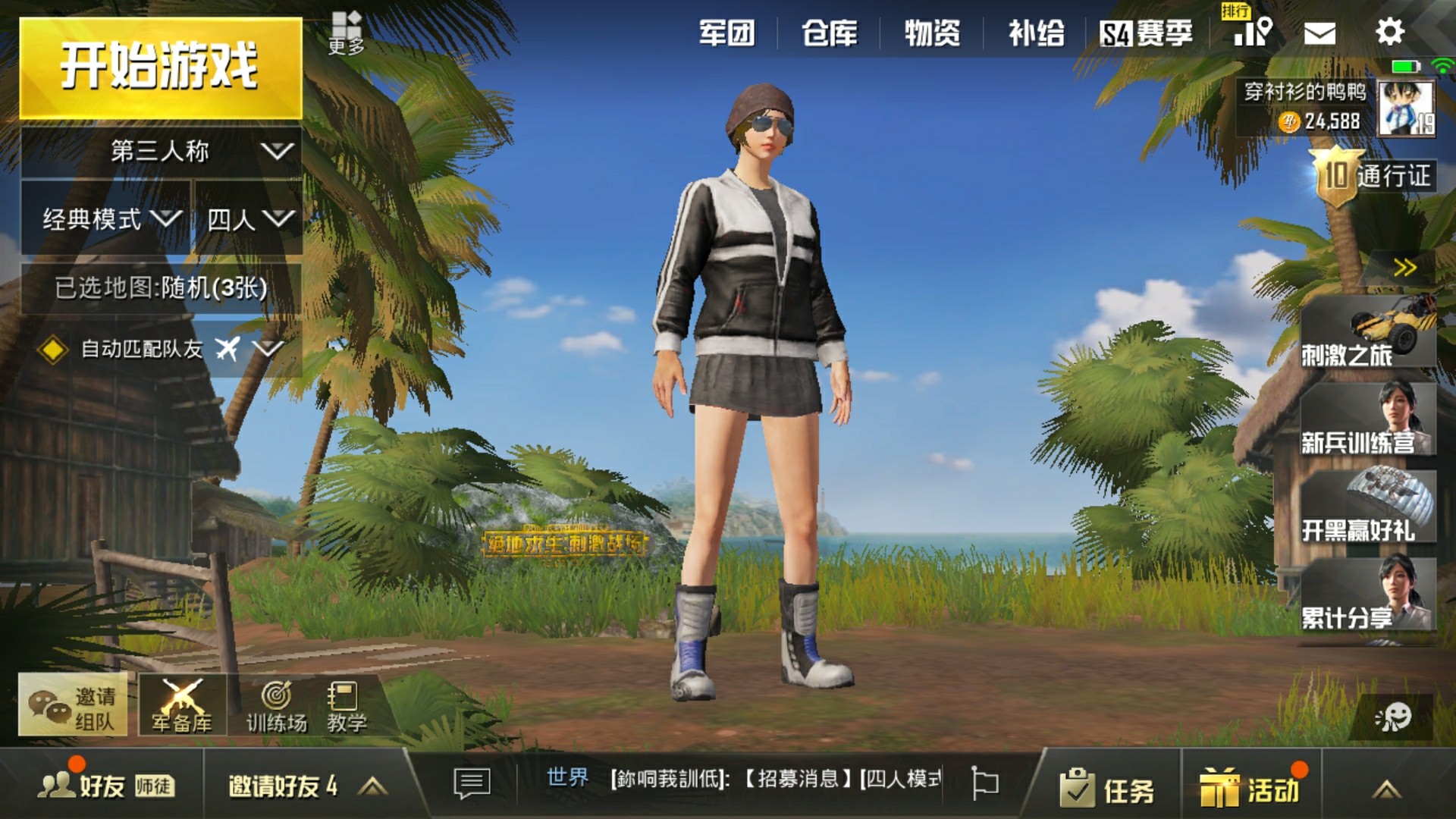Image resolution: width=1456 pixels, height=819 pixels.
Task: Open the 已选地图 map selection
Action: (x=161, y=288)
